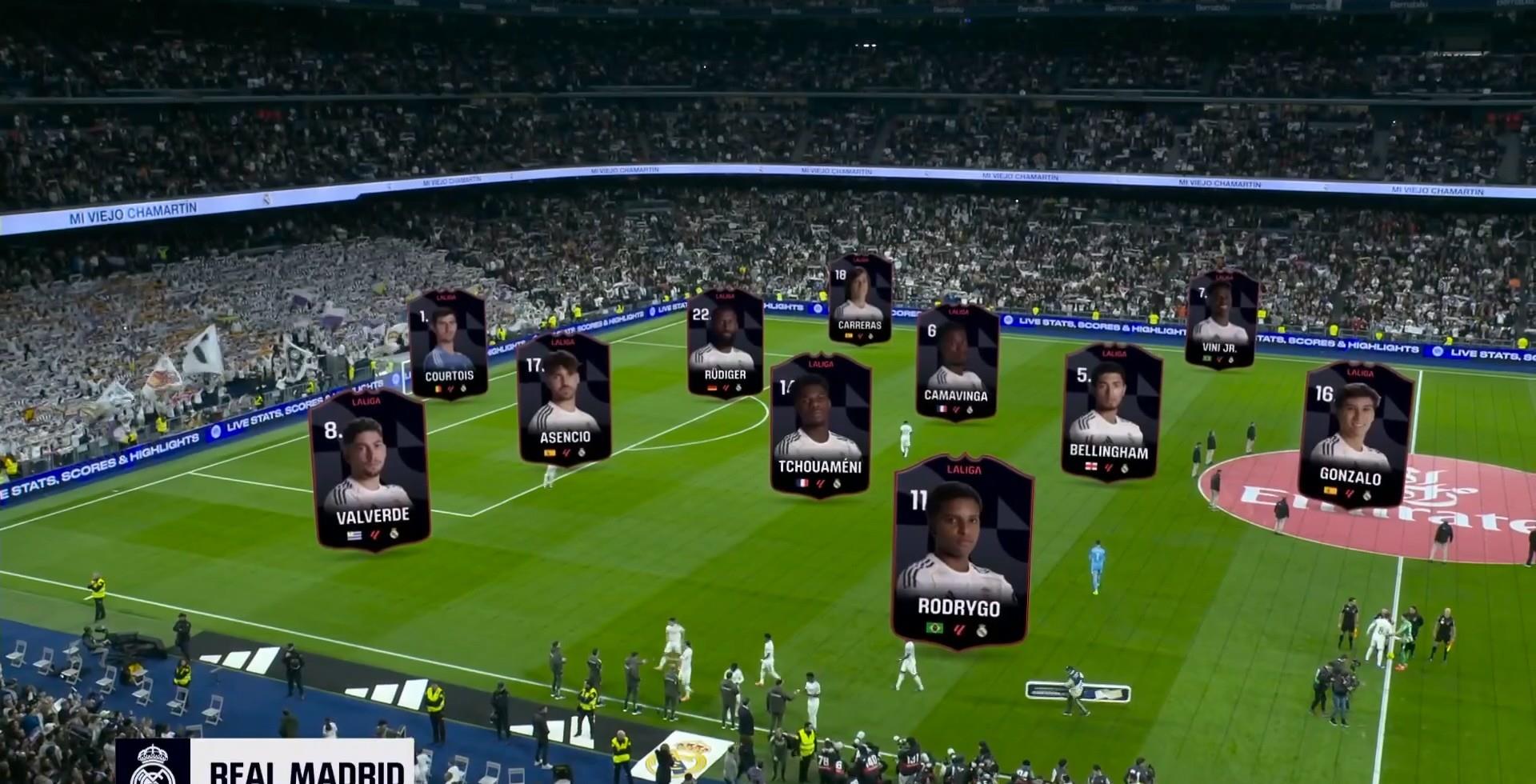Click the Asencio player card
Screen dimensions: 1536x784
(x=563, y=398)
